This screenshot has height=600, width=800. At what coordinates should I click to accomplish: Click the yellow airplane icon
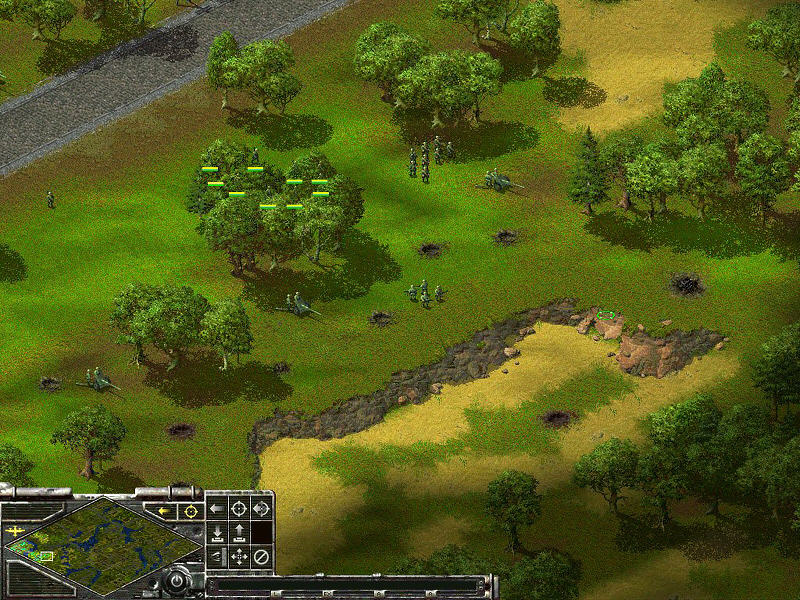point(15,533)
